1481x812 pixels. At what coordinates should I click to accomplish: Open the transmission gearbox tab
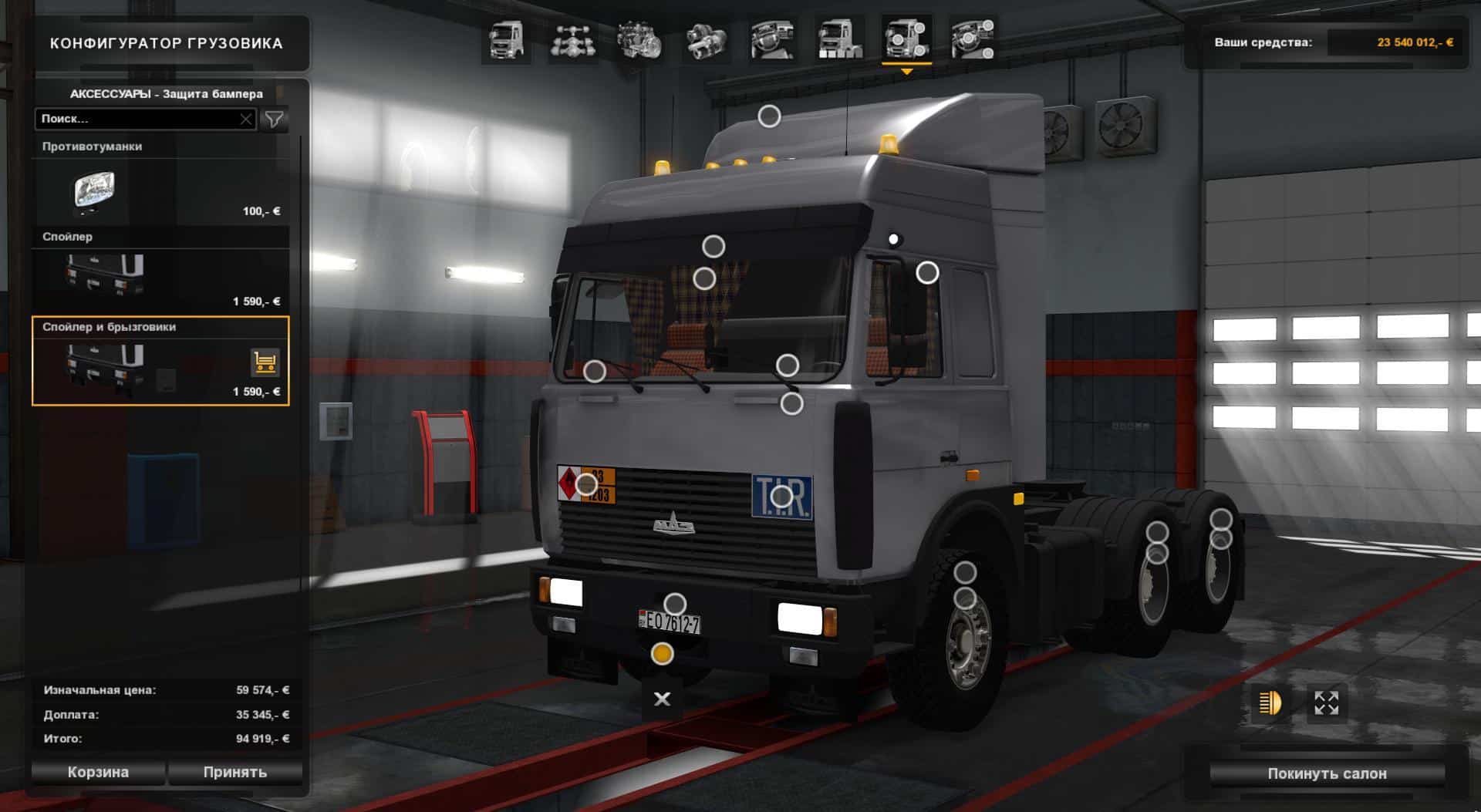click(x=706, y=39)
